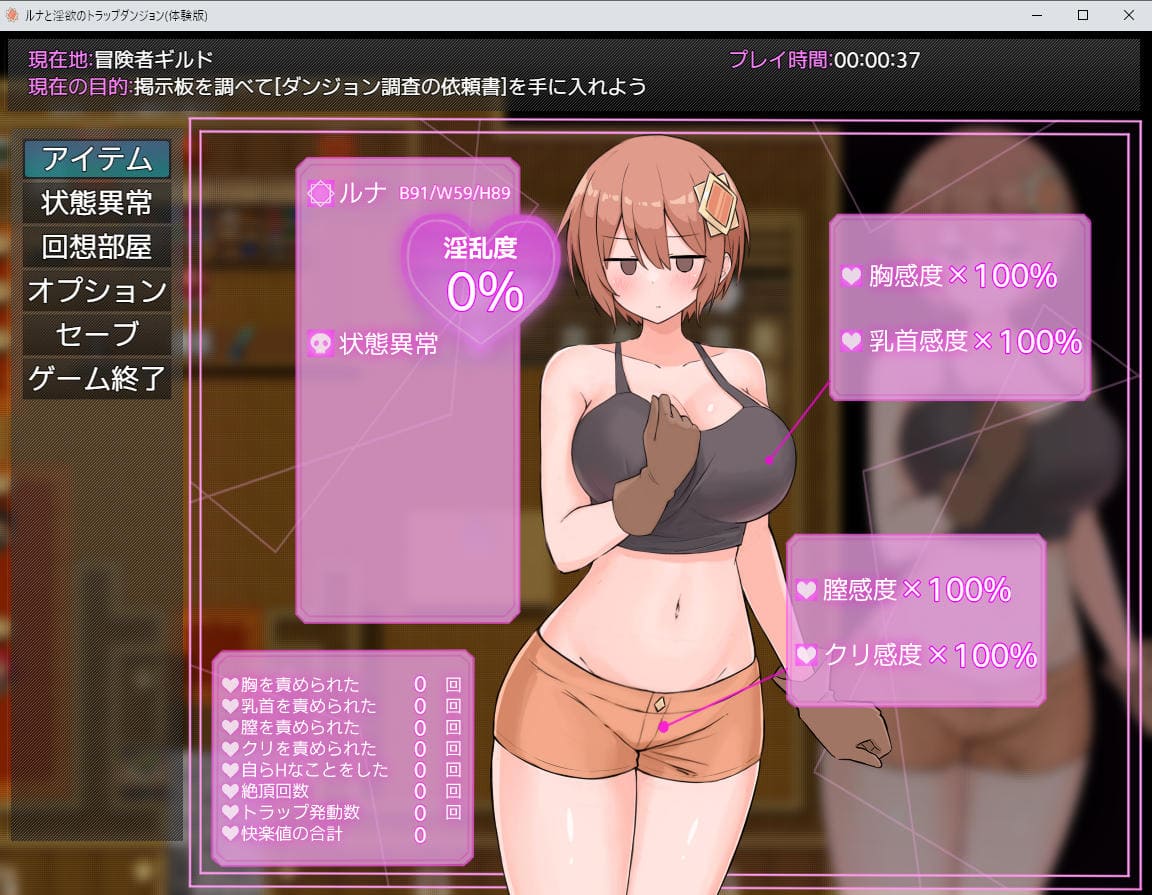
Task: Open the 回想部屋 menu entry
Action: pos(97,247)
